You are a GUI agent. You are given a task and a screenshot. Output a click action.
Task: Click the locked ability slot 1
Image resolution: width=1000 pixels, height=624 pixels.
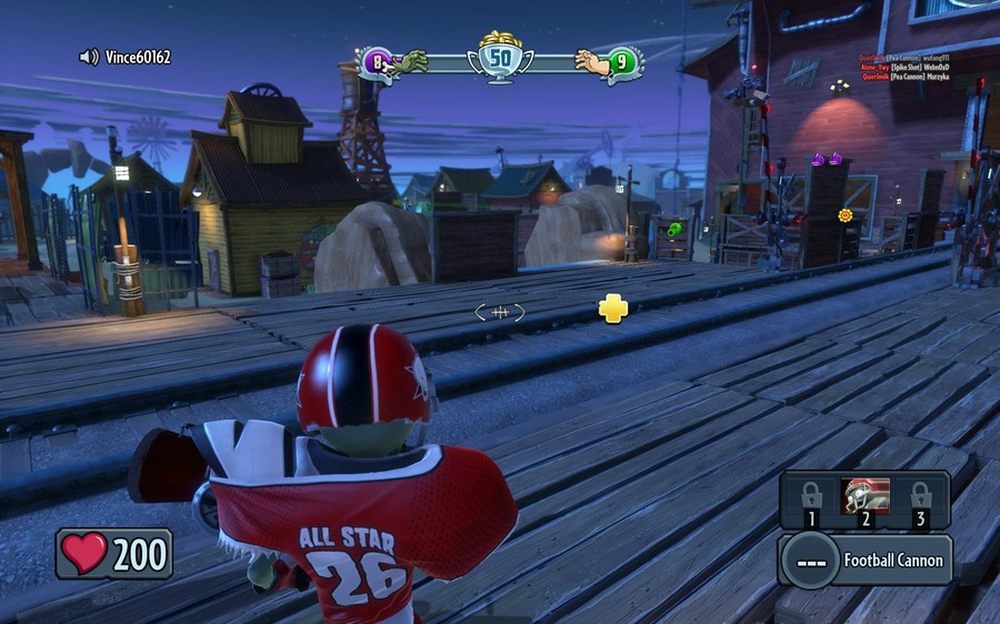[x=811, y=499]
